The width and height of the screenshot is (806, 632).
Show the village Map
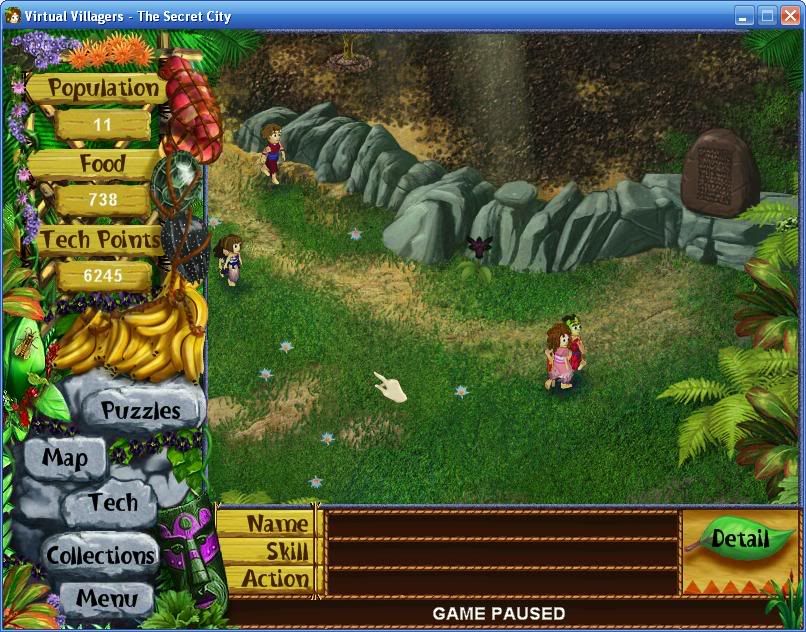(65, 459)
